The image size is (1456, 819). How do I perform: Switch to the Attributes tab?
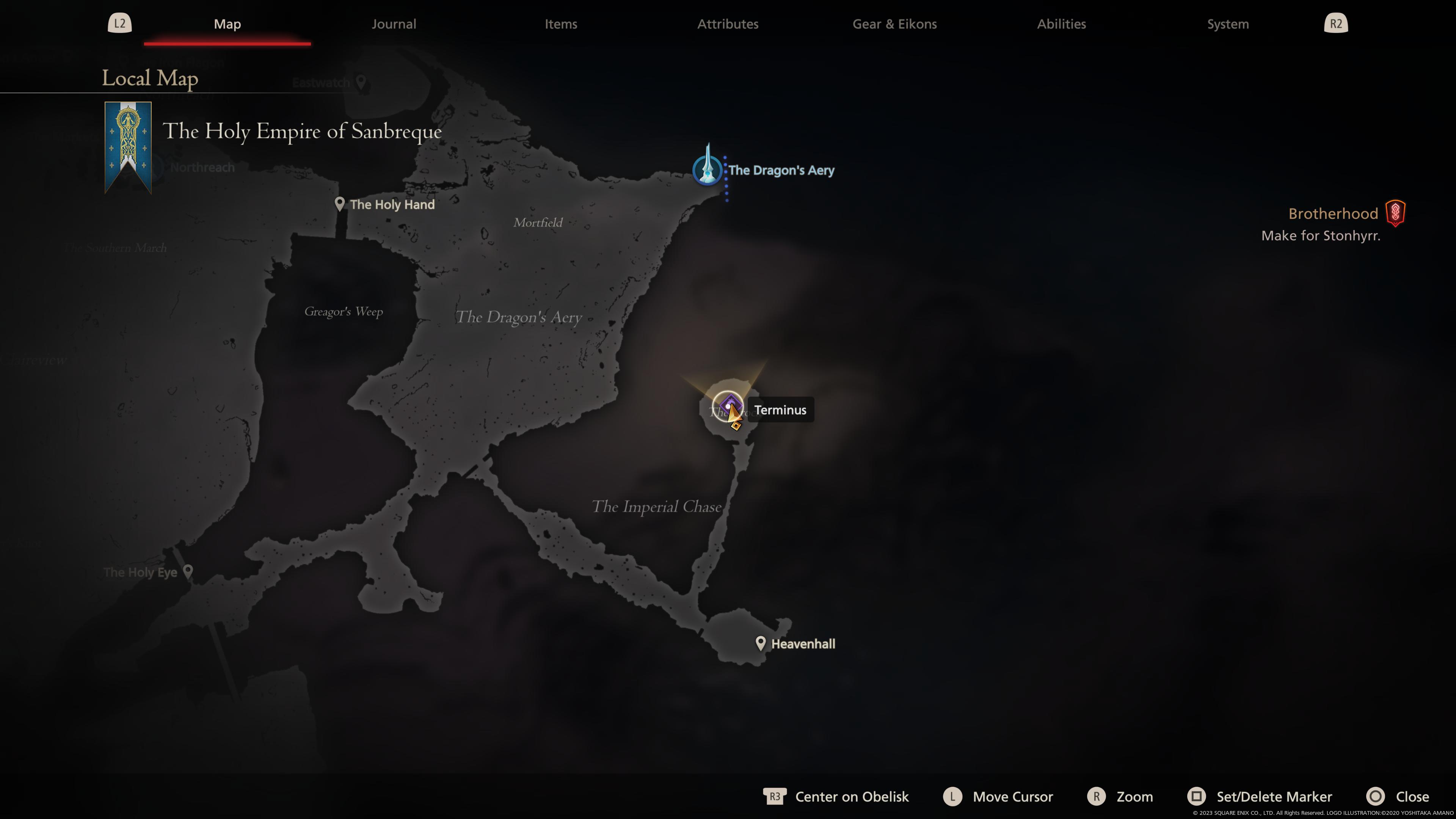click(x=728, y=24)
